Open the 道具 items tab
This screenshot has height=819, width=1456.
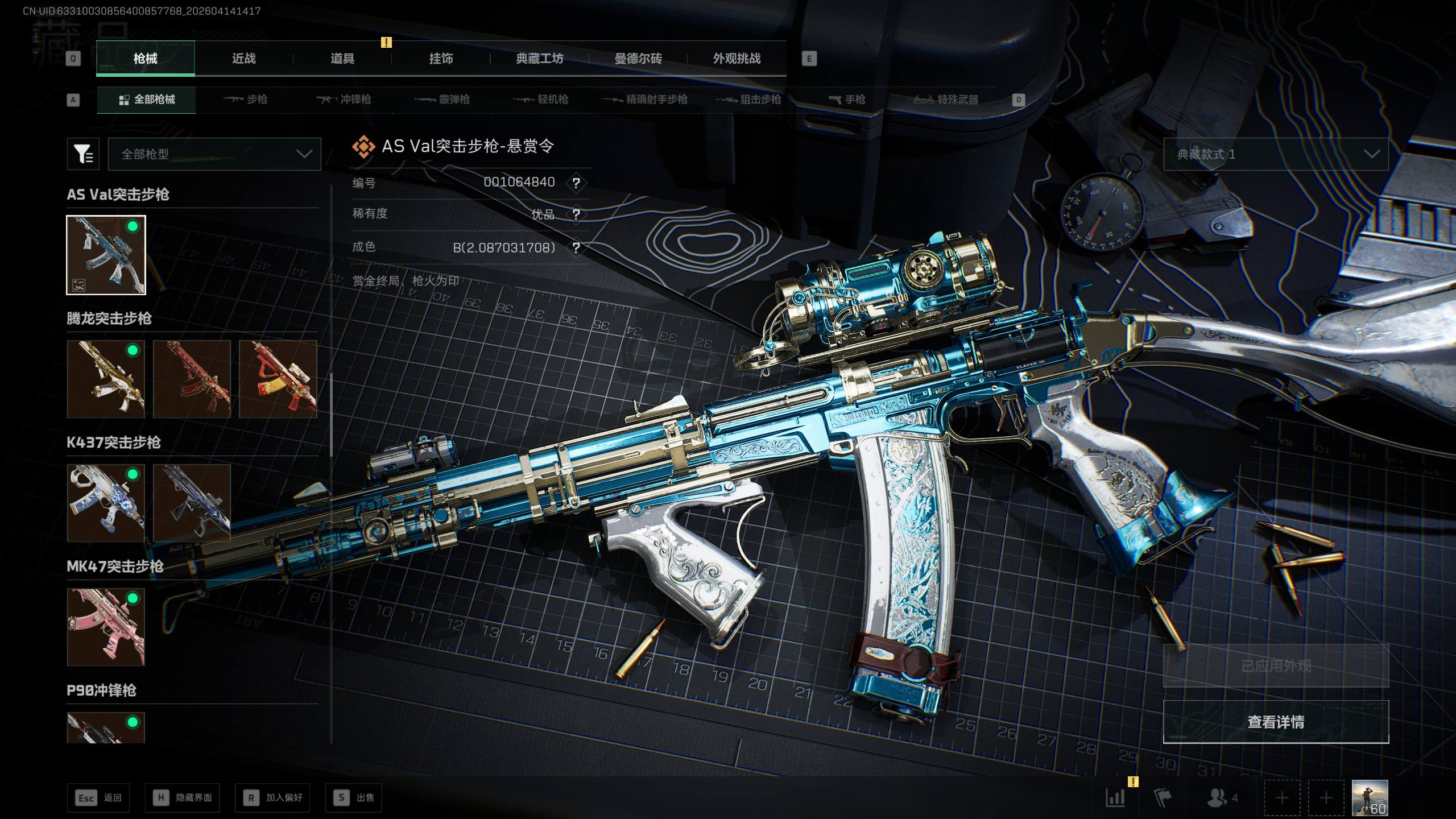pos(342,59)
